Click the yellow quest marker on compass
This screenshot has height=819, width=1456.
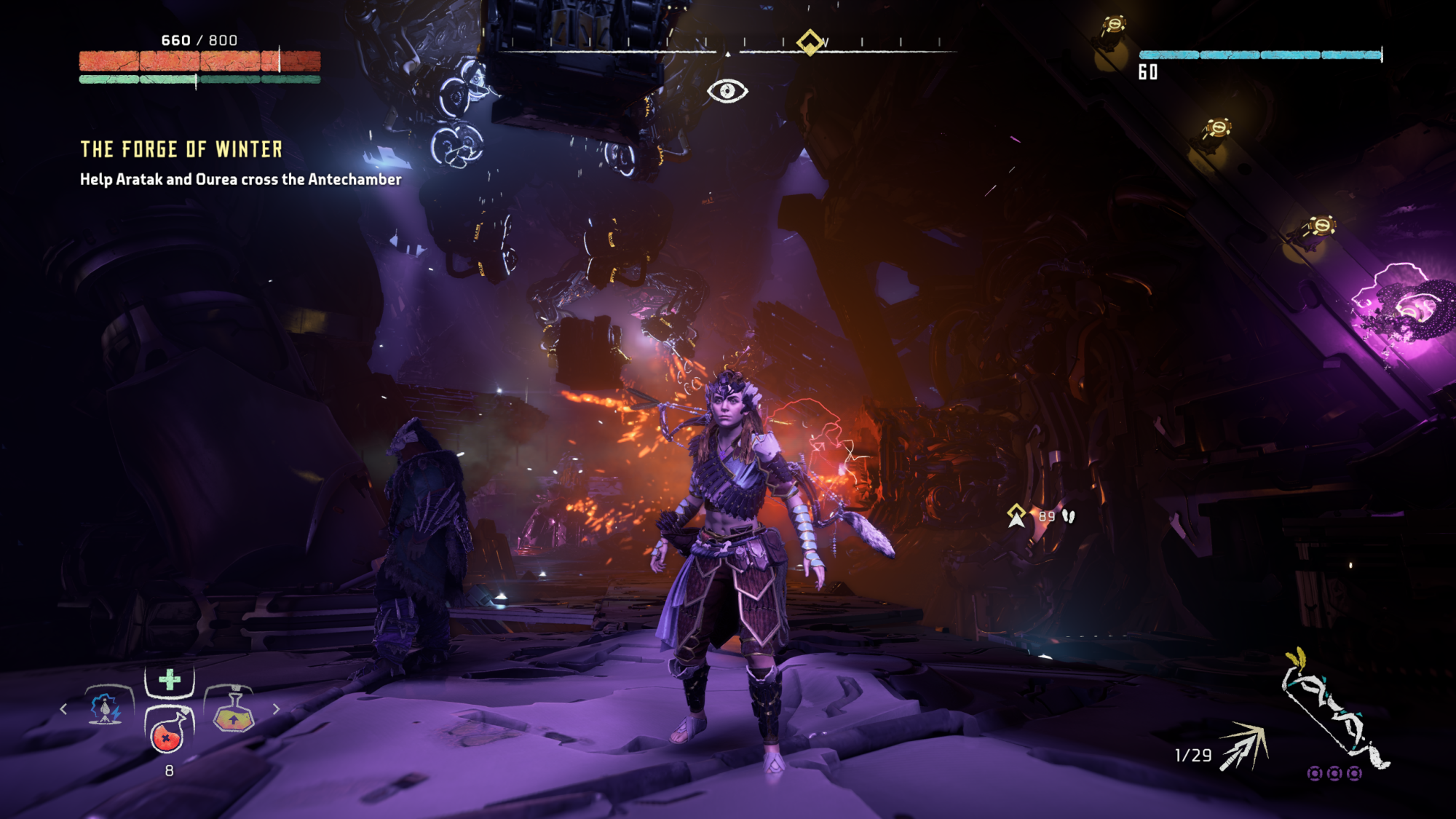click(810, 42)
